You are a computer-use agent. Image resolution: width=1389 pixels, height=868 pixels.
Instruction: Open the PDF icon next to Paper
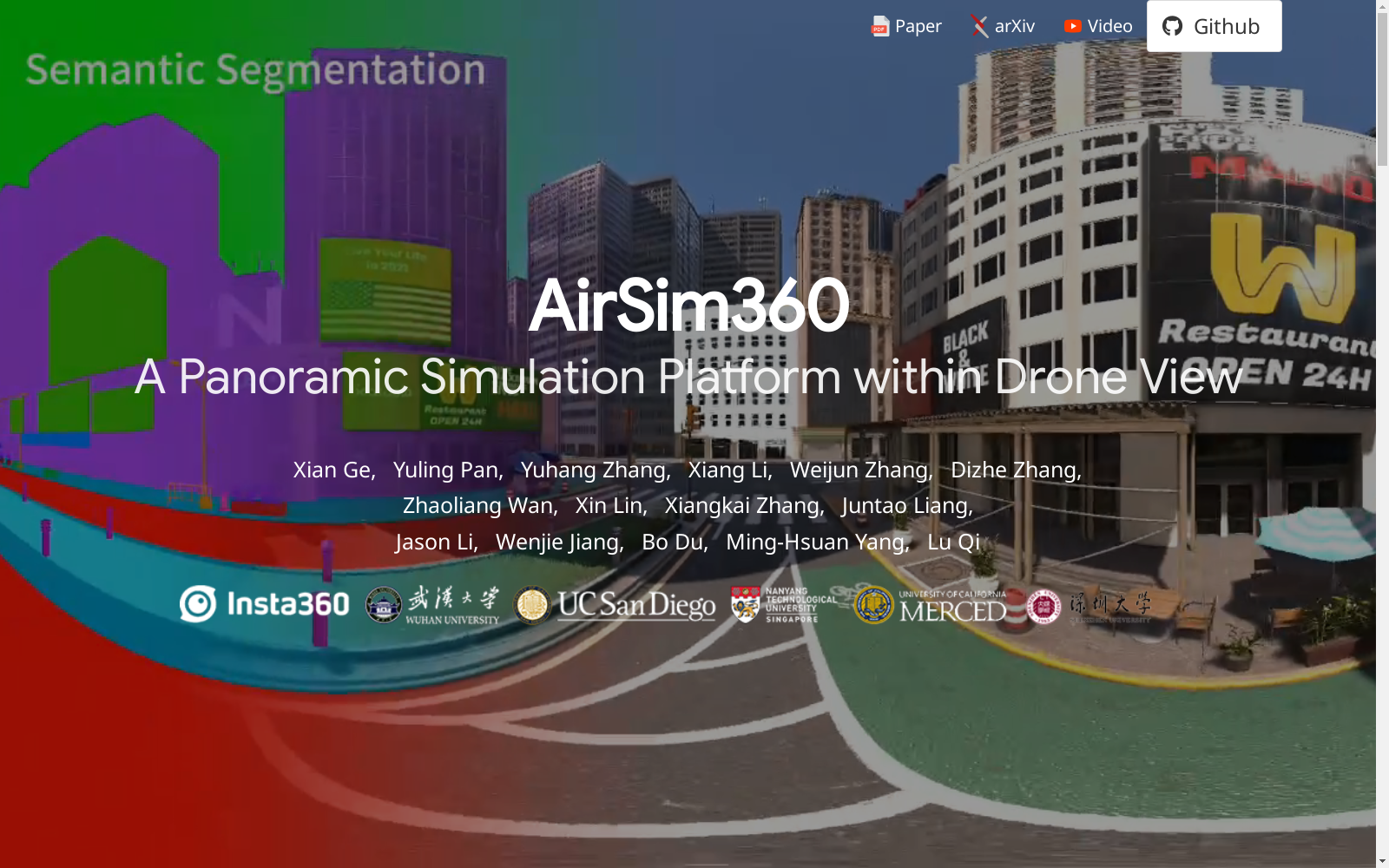coord(881,26)
